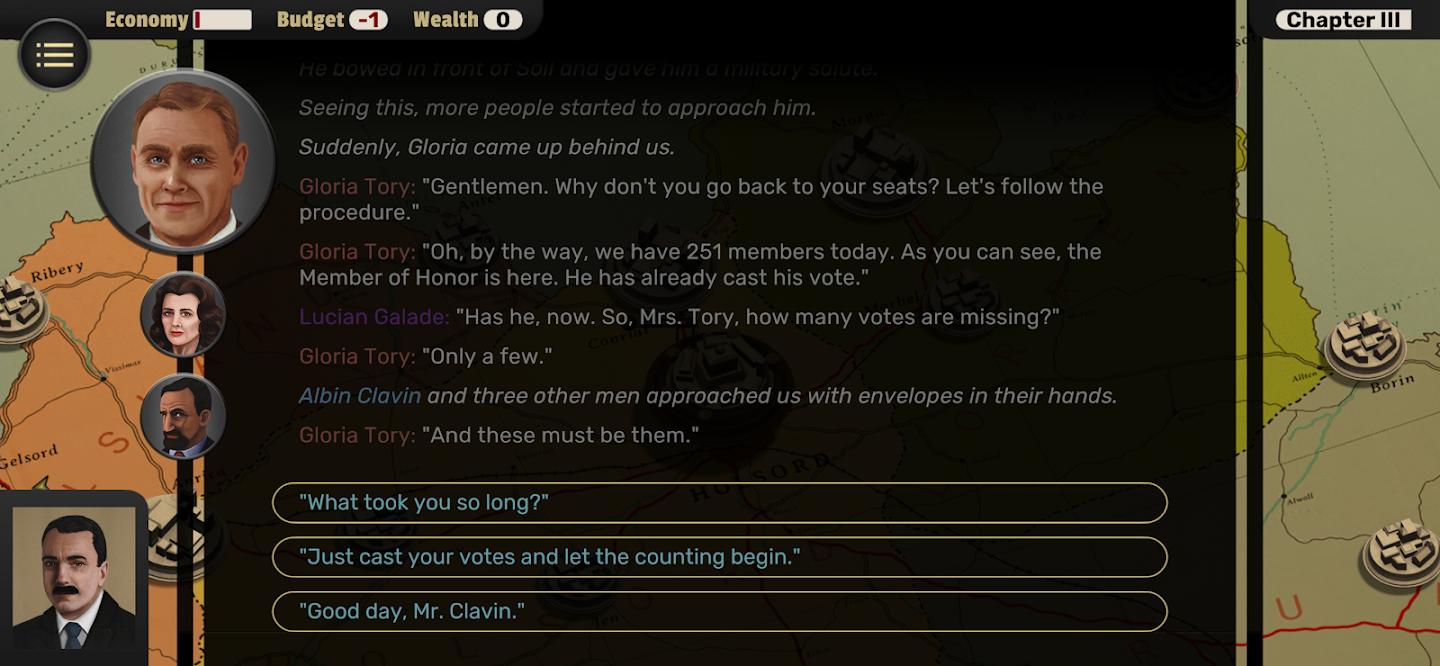This screenshot has width=1440, height=666.
Task: Click the Albin Clavin name link
Action: [x=360, y=396]
